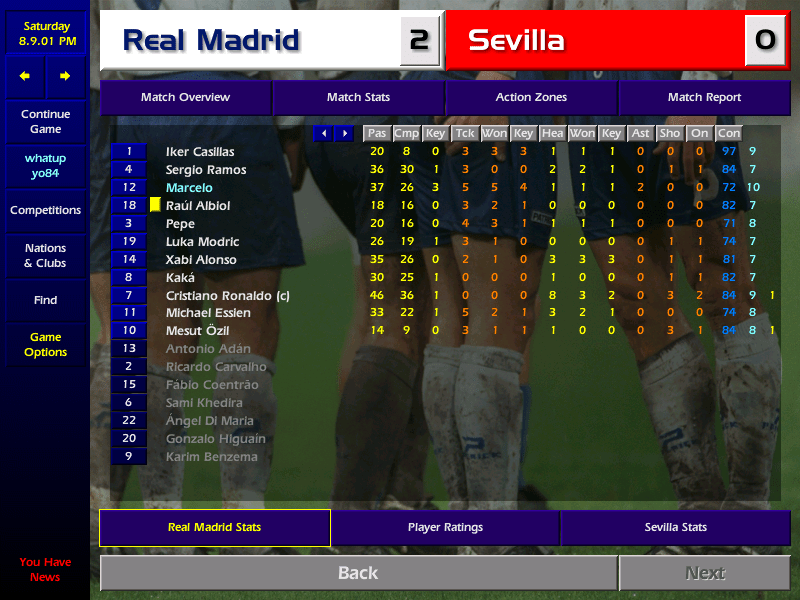Open Game Options
This screenshot has width=800, height=600.
pyautogui.click(x=45, y=345)
